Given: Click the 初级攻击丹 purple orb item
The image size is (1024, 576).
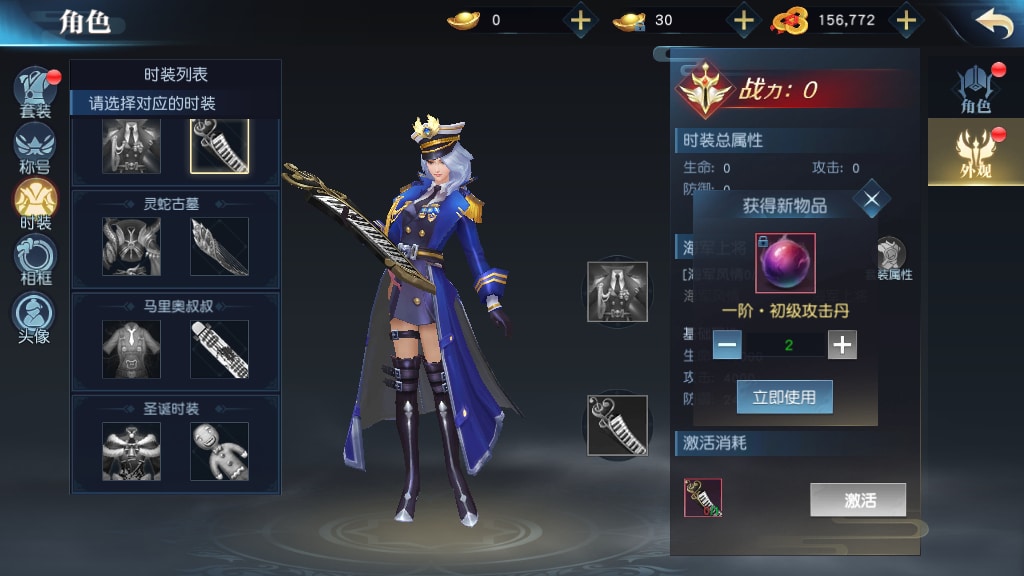Looking at the screenshot, I should [x=784, y=263].
